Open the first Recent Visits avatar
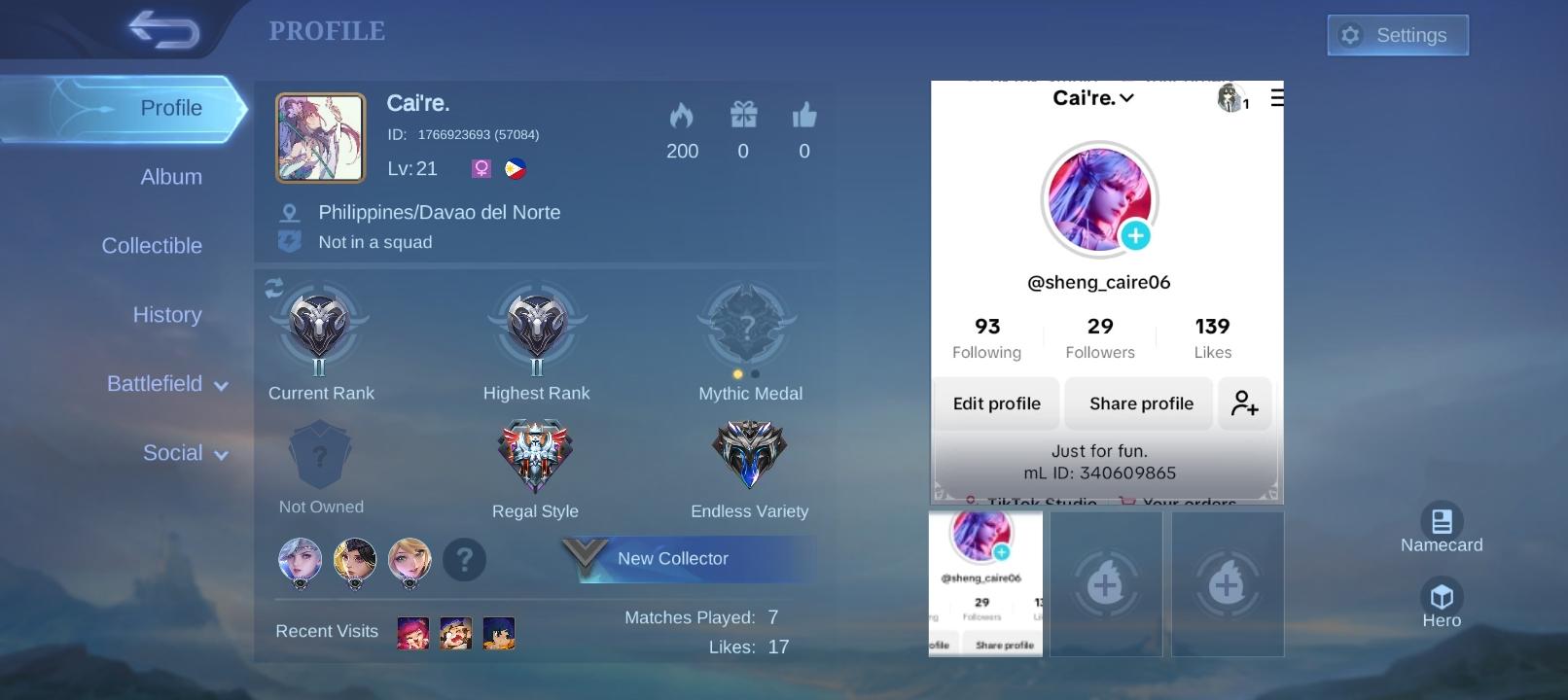Viewport: 1568px width, 700px height. click(x=412, y=632)
